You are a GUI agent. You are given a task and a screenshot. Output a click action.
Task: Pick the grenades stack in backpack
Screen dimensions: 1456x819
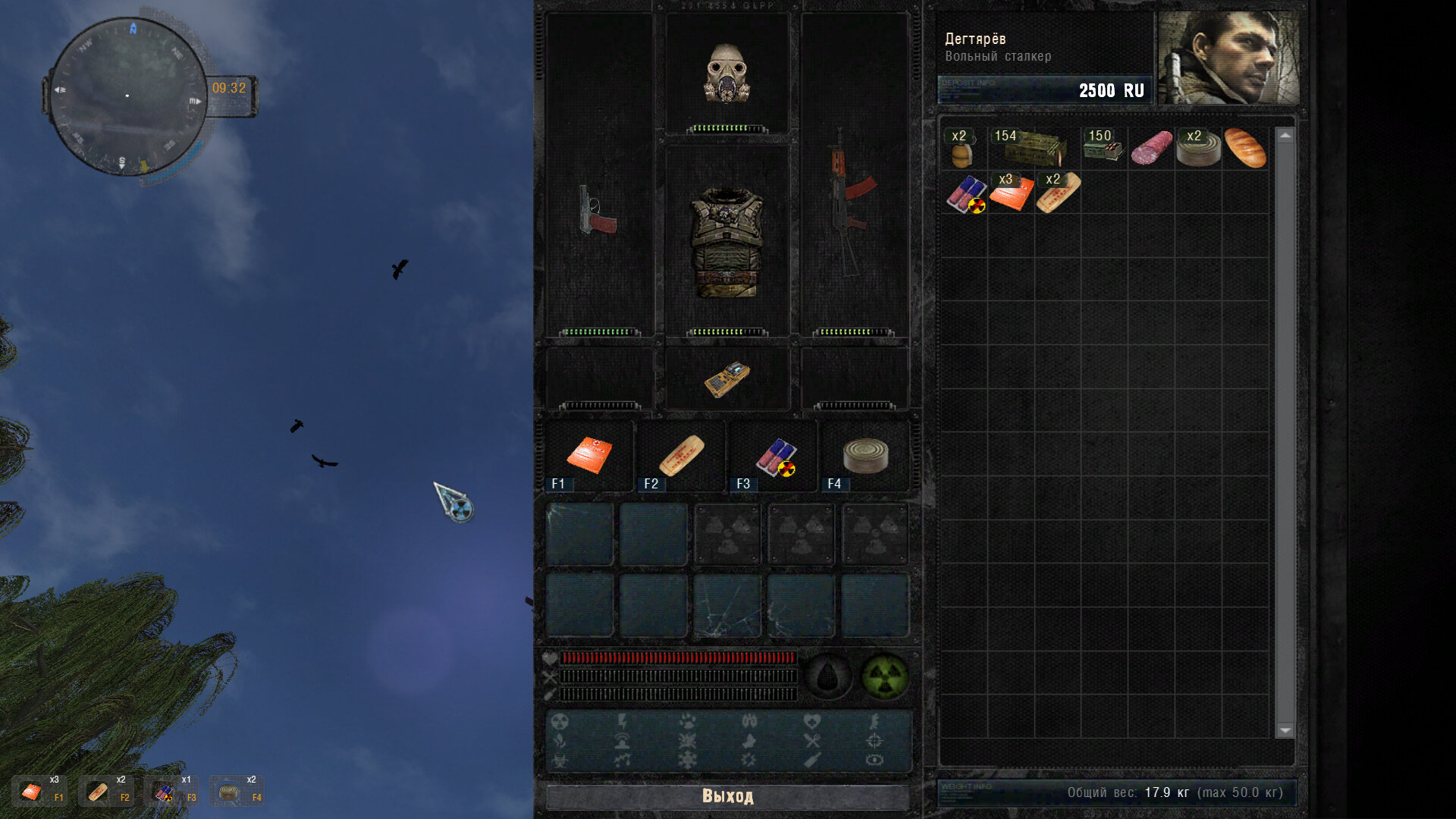click(962, 149)
